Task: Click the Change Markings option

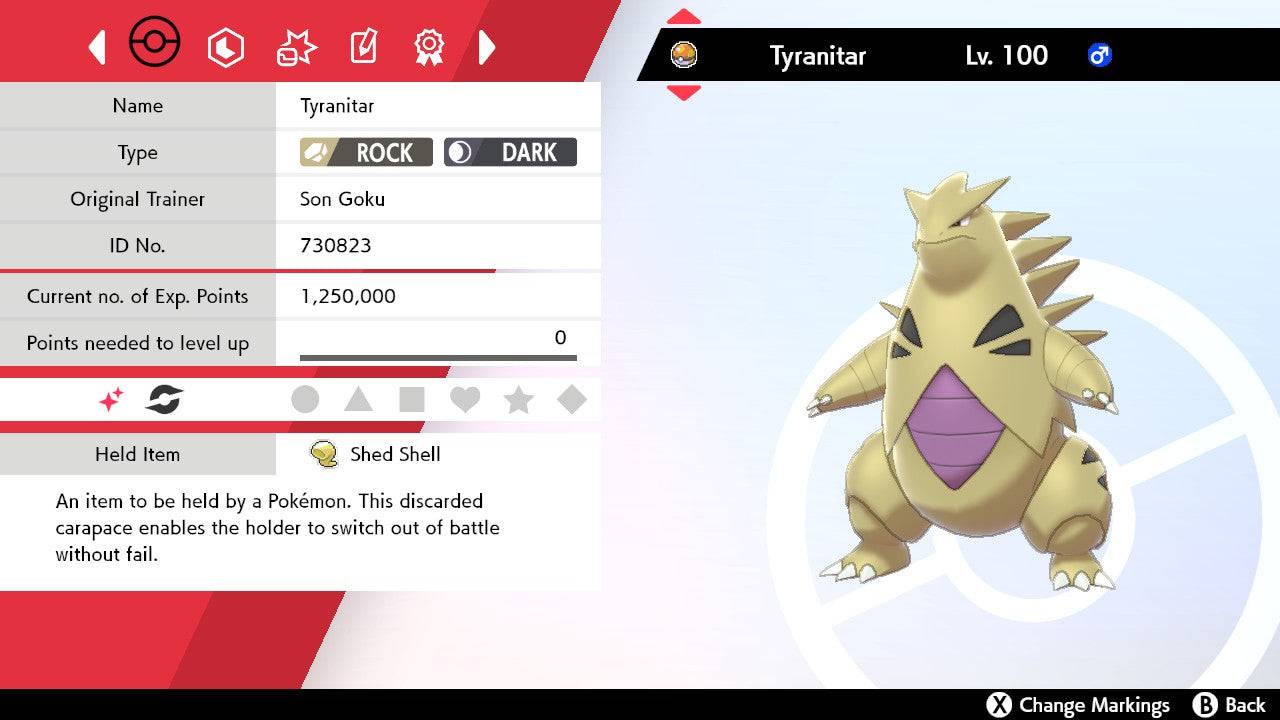Action: coord(1078,705)
